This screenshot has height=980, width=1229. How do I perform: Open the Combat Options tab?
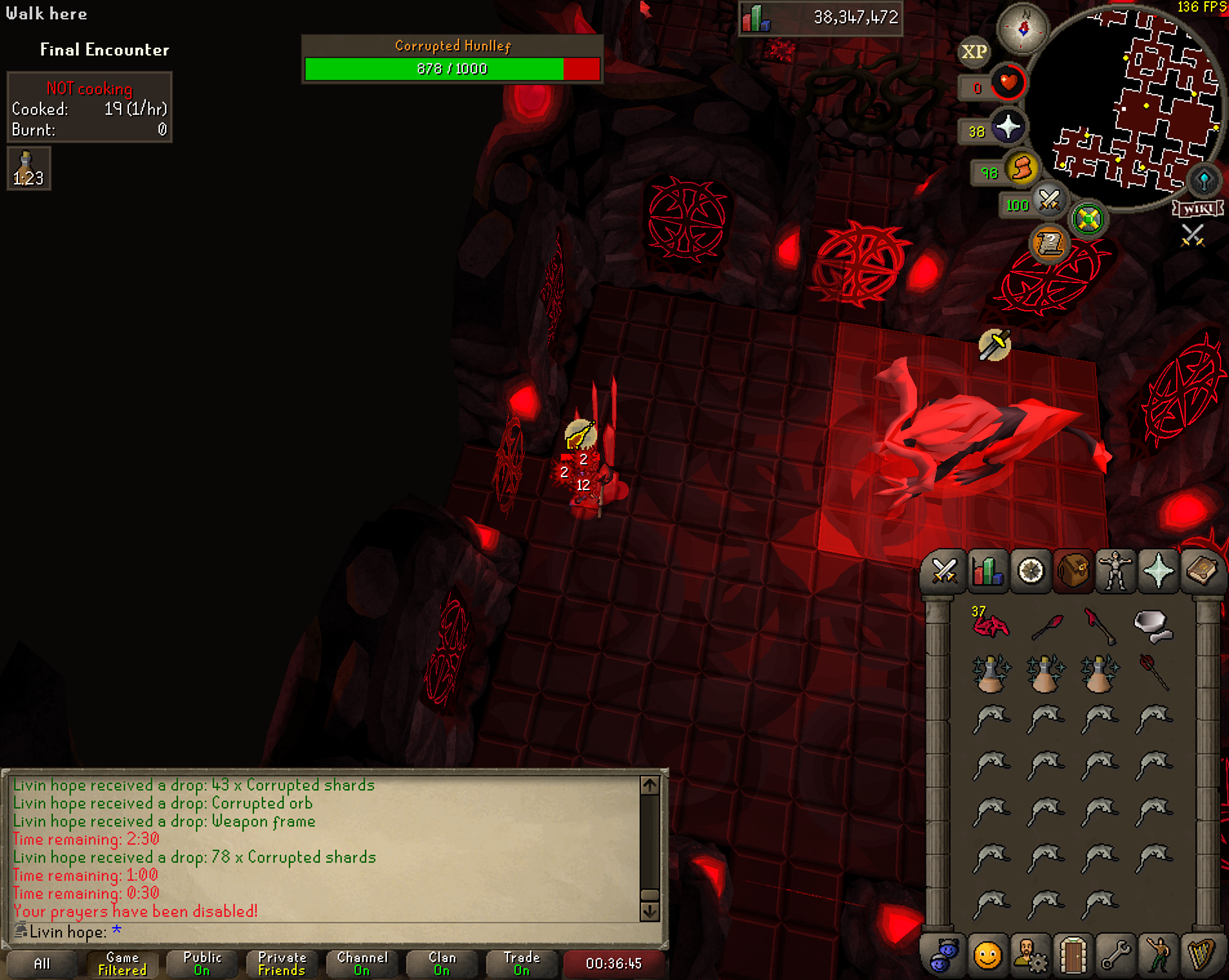(x=944, y=571)
